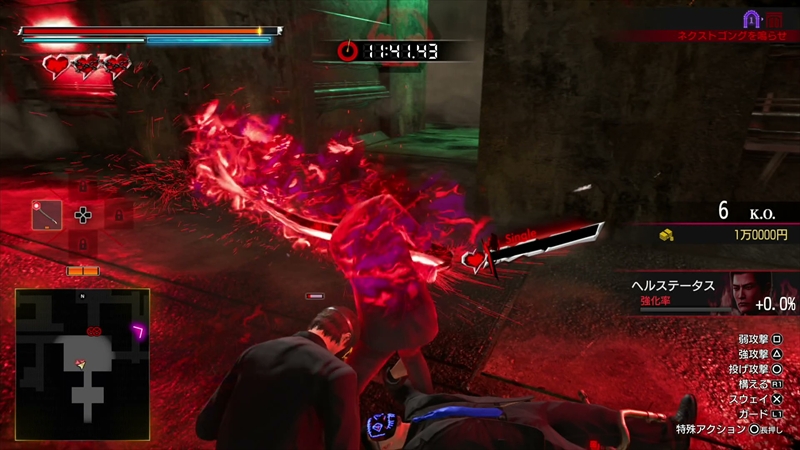
Task: Select the equipped weapon slot
Action: pyautogui.click(x=47, y=214)
